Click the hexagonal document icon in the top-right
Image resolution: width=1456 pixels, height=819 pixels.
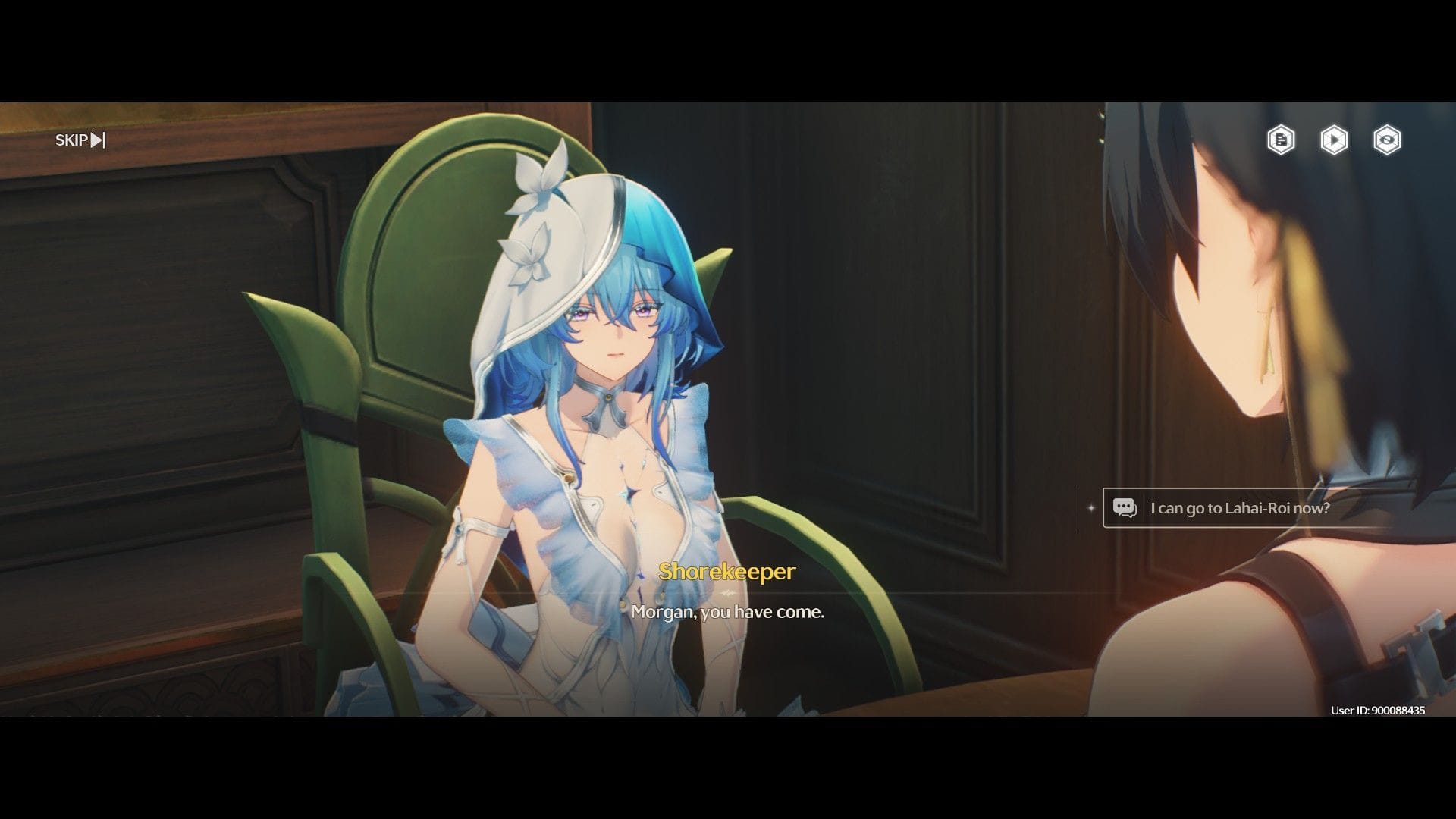click(x=1280, y=140)
